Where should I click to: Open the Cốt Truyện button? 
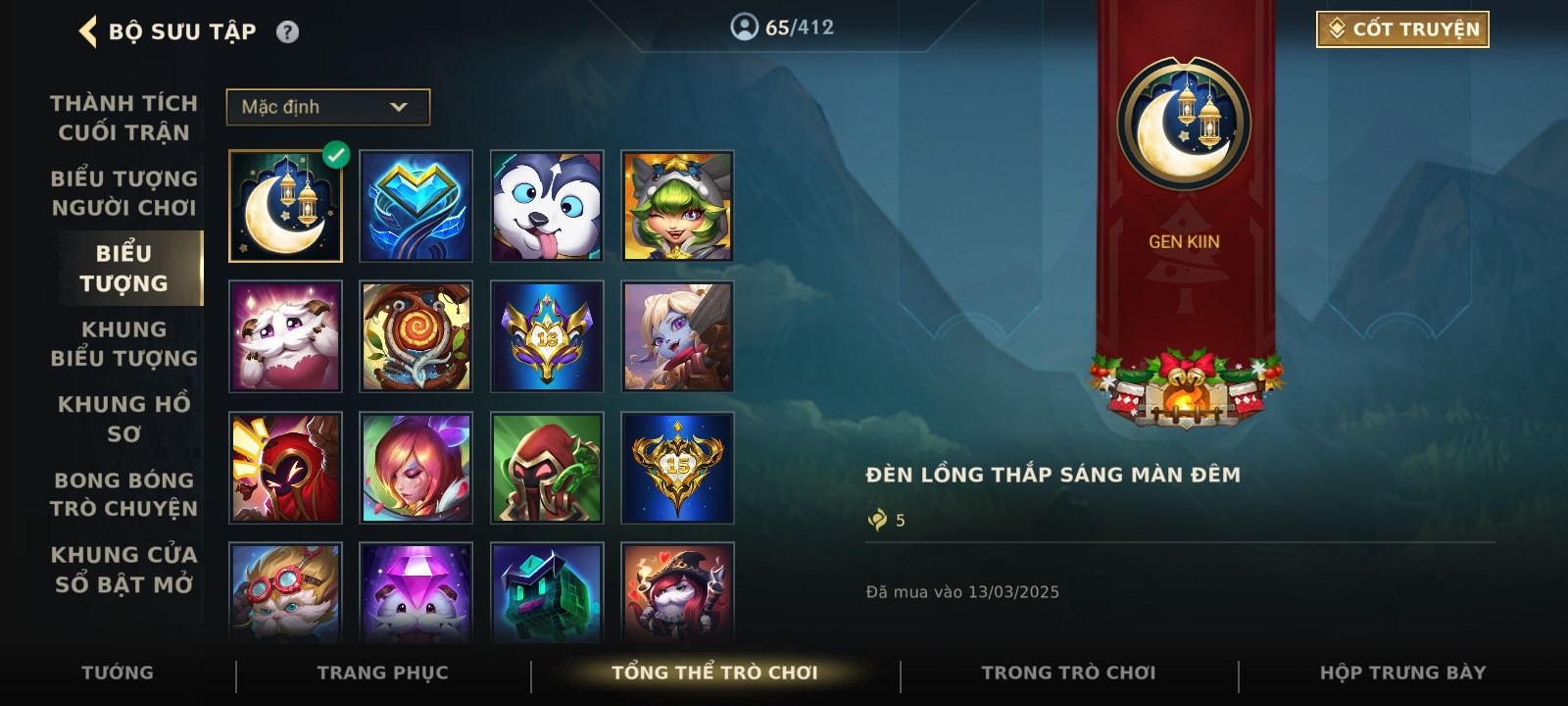point(1402,29)
